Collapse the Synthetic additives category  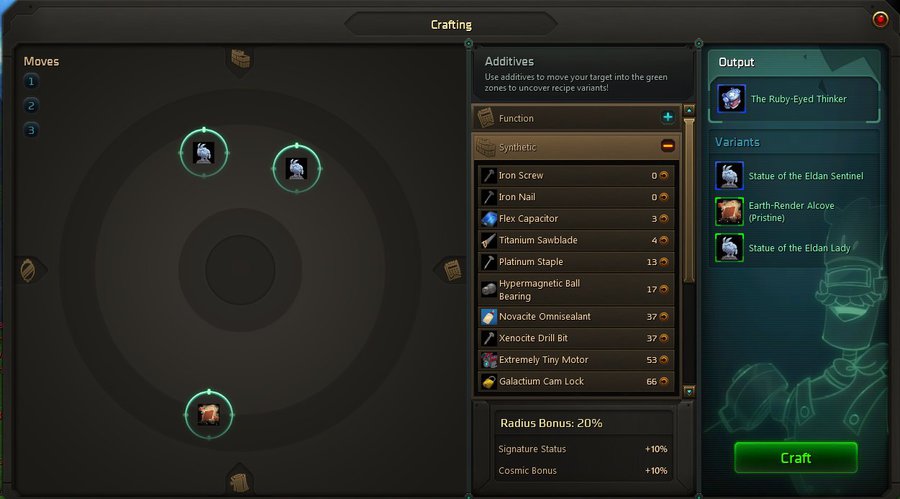(x=668, y=146)
